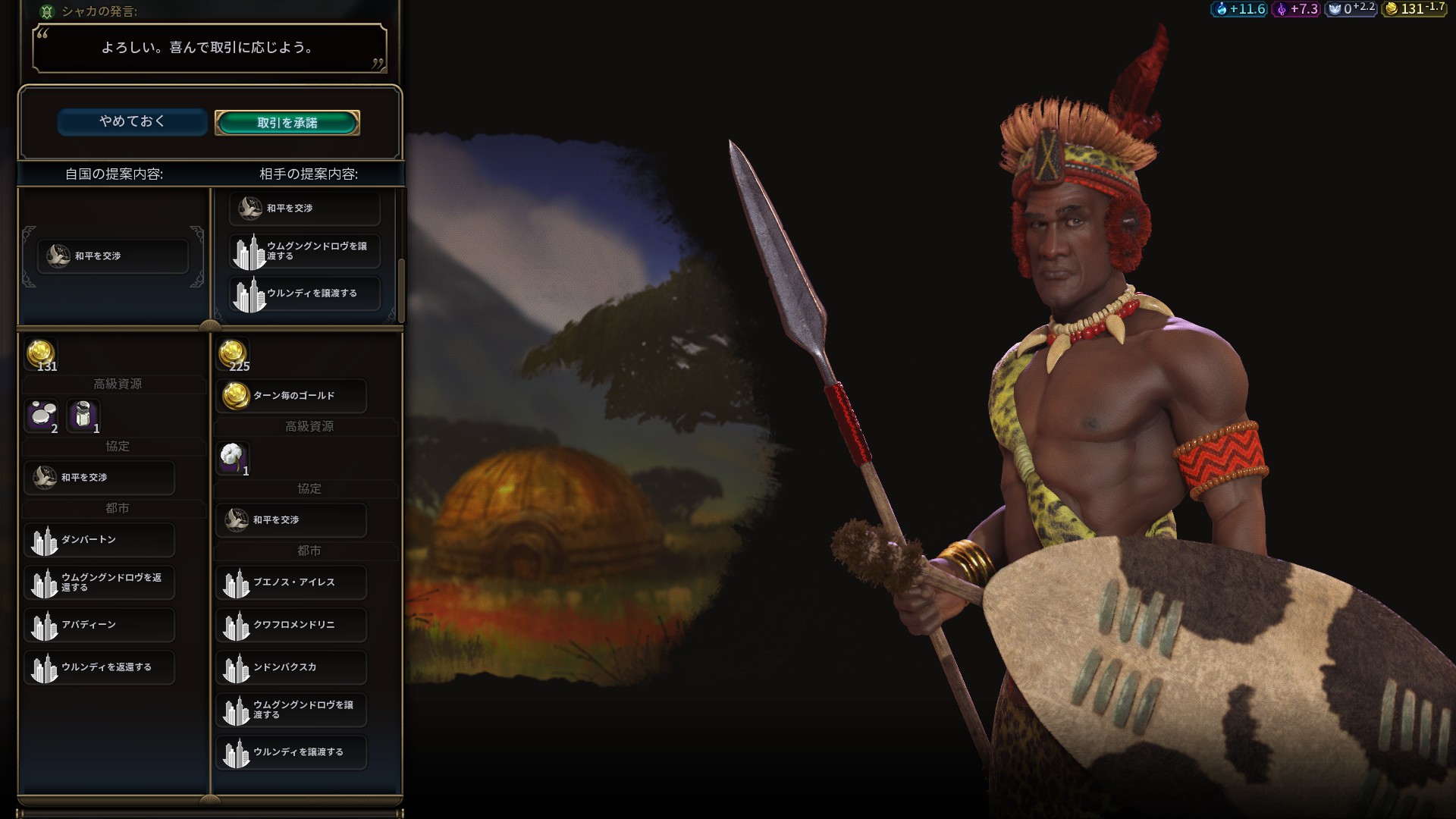
Task: Decline with the やめておく button
Action: point(132,121)
